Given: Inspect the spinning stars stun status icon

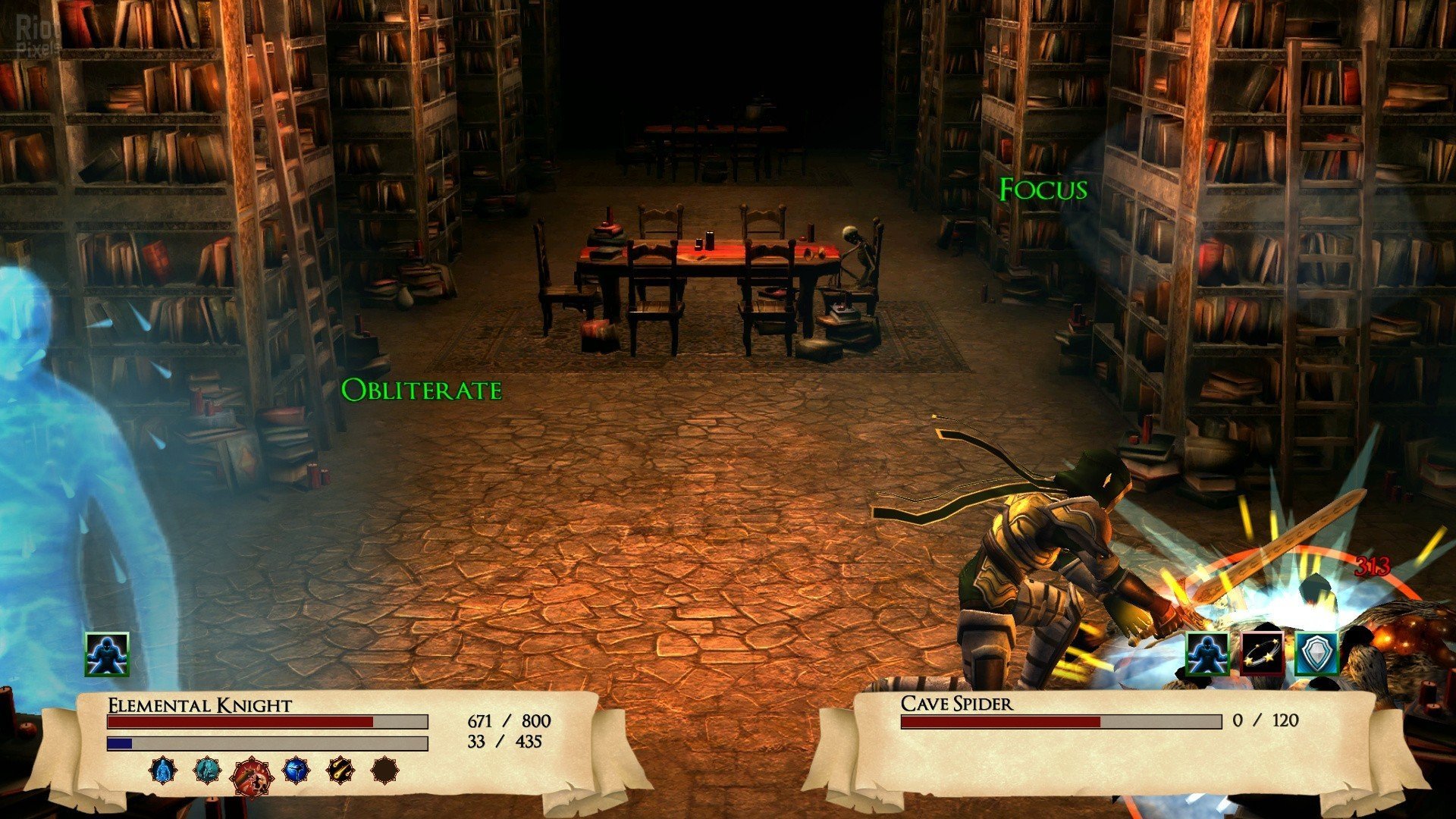Looking at the screenshot, I should click(1263, 654).
